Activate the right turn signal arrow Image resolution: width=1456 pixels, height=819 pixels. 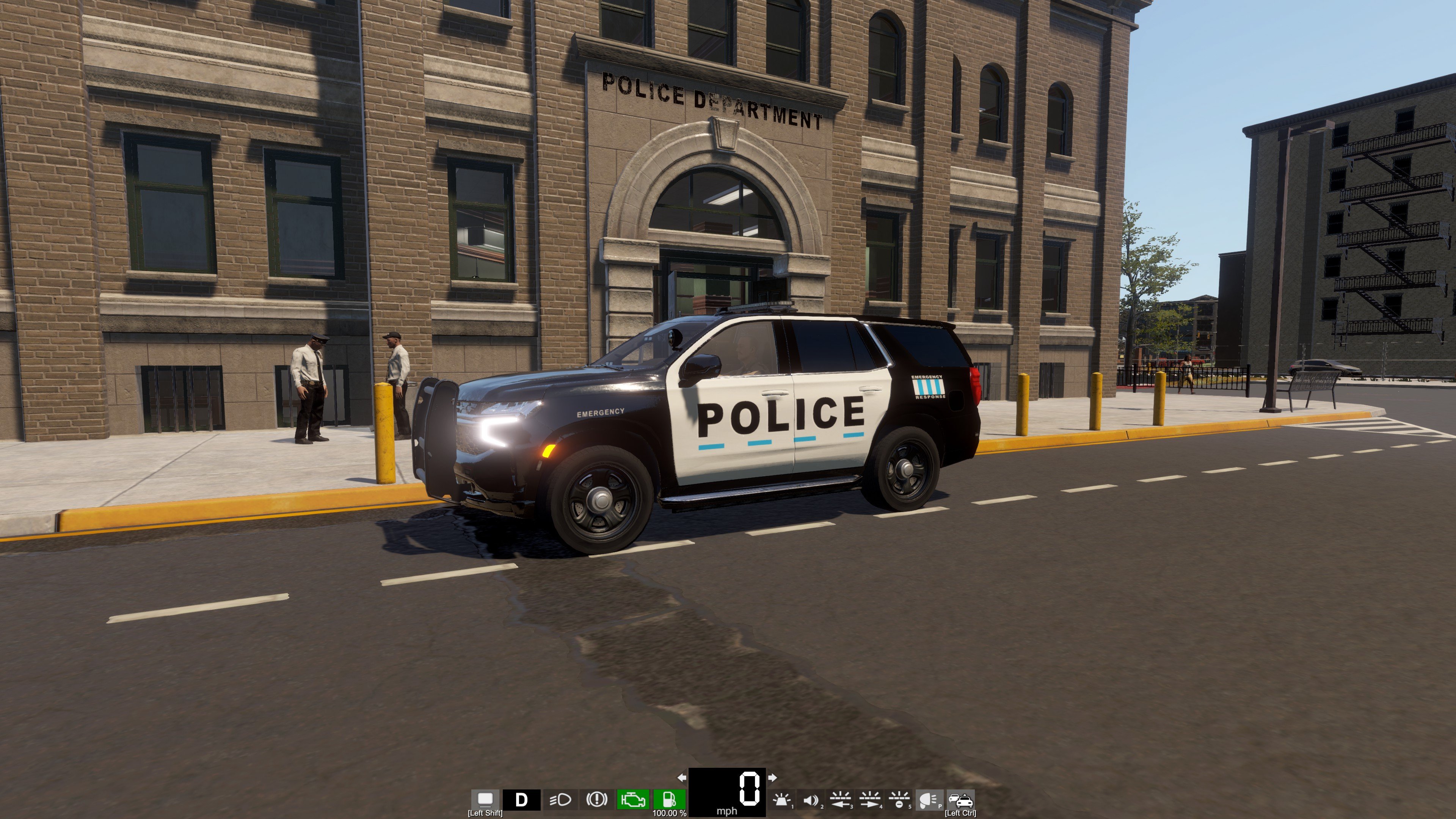point(773,778)
